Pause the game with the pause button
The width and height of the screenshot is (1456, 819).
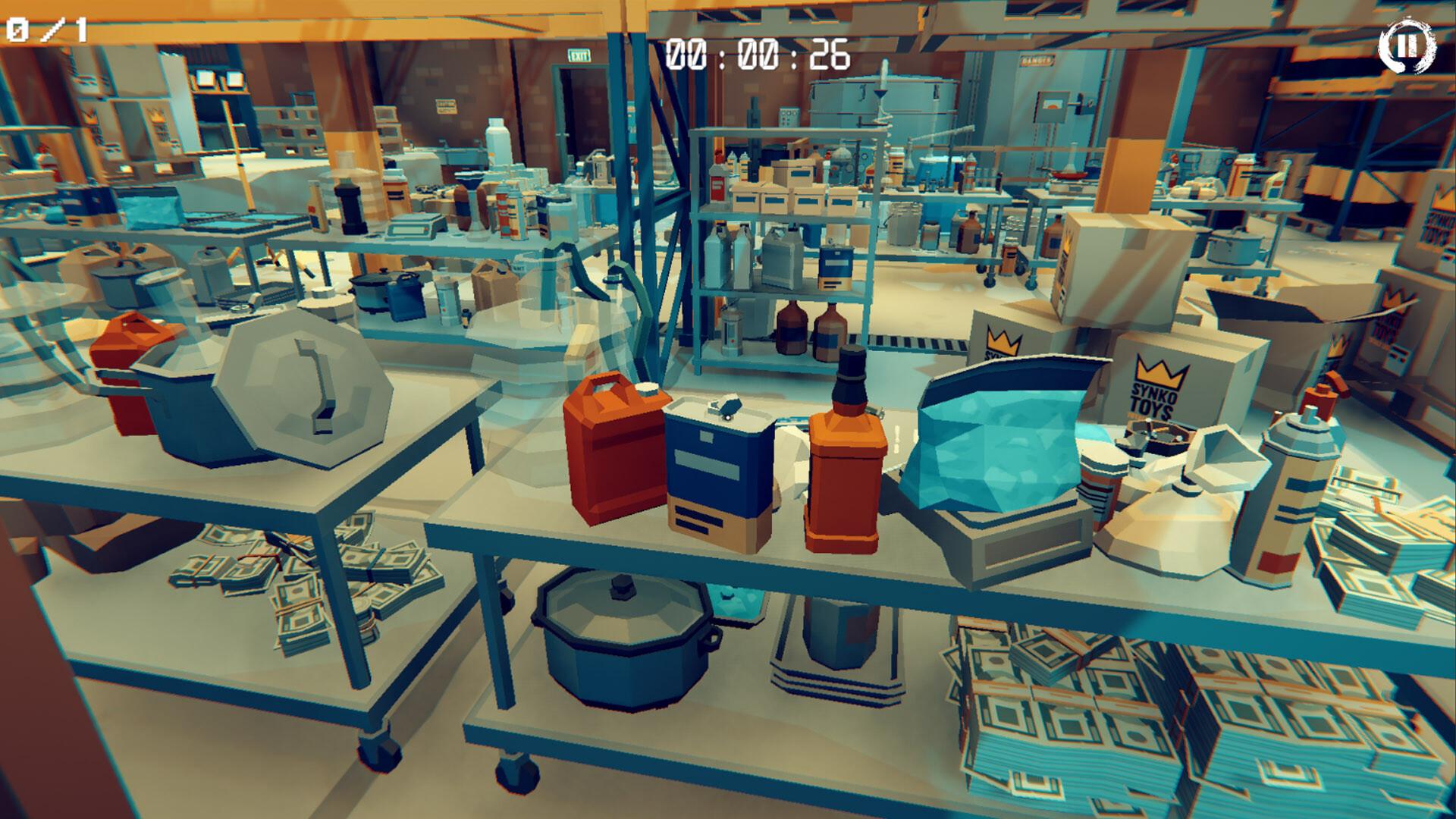coord(1407,46)
